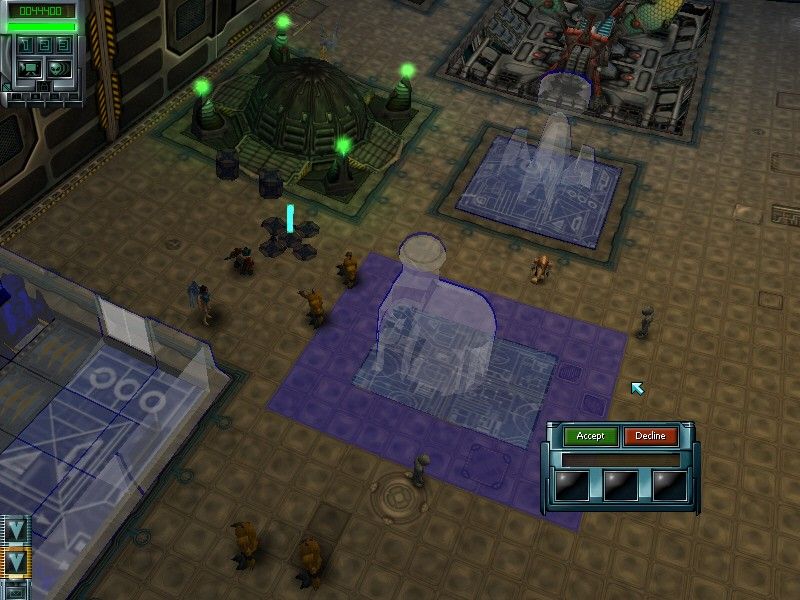Click the orange-framed down arrow button
Image resolution: width=800 pixels, height=600 pixels.
tap(16, 562)
